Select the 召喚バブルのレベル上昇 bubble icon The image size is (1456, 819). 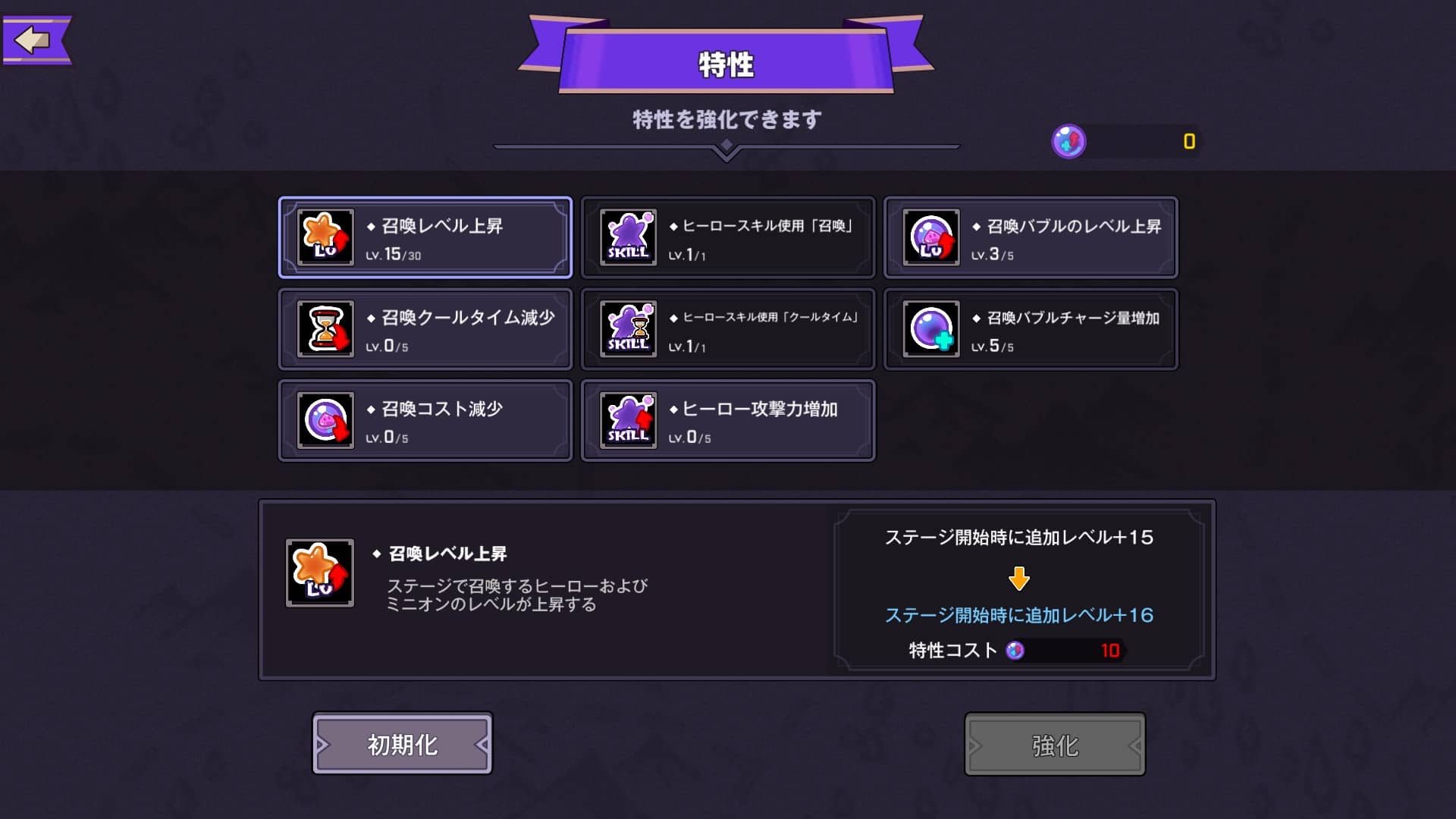coord(931,237)
